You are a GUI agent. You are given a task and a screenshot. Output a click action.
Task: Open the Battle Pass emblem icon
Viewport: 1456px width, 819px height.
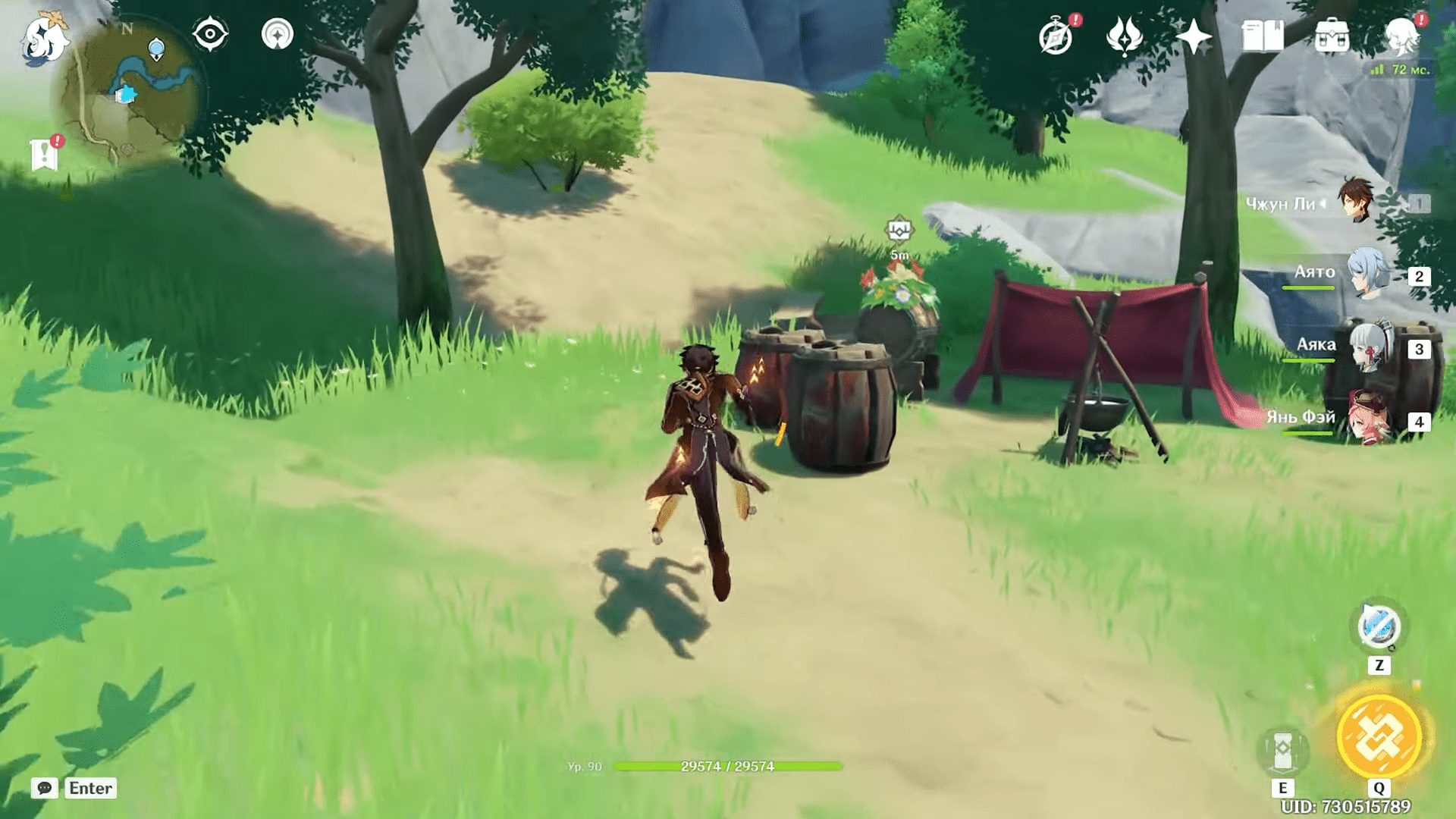[1124, 36]
